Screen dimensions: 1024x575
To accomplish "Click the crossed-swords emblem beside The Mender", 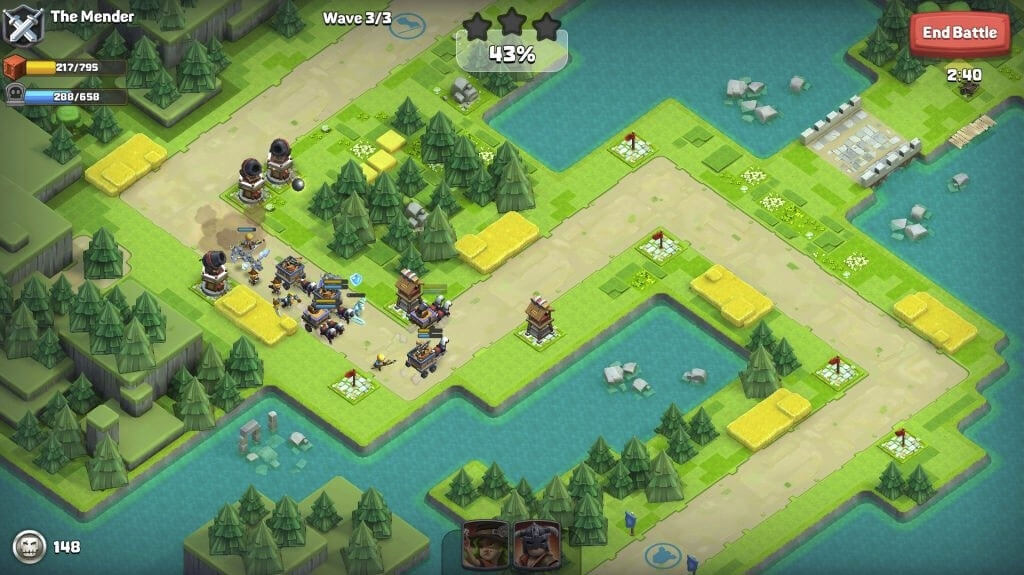I will 22,24.
